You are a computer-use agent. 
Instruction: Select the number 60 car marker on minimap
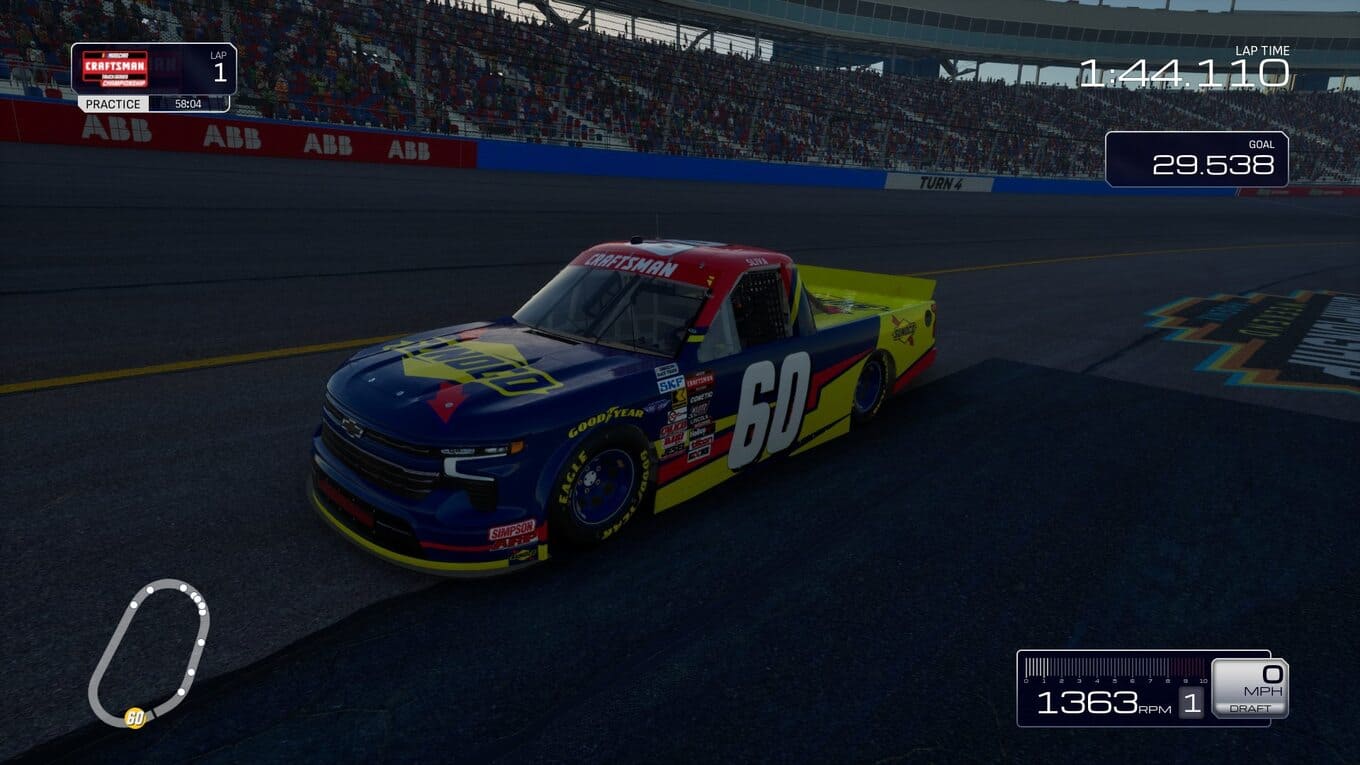coord(134,717)
